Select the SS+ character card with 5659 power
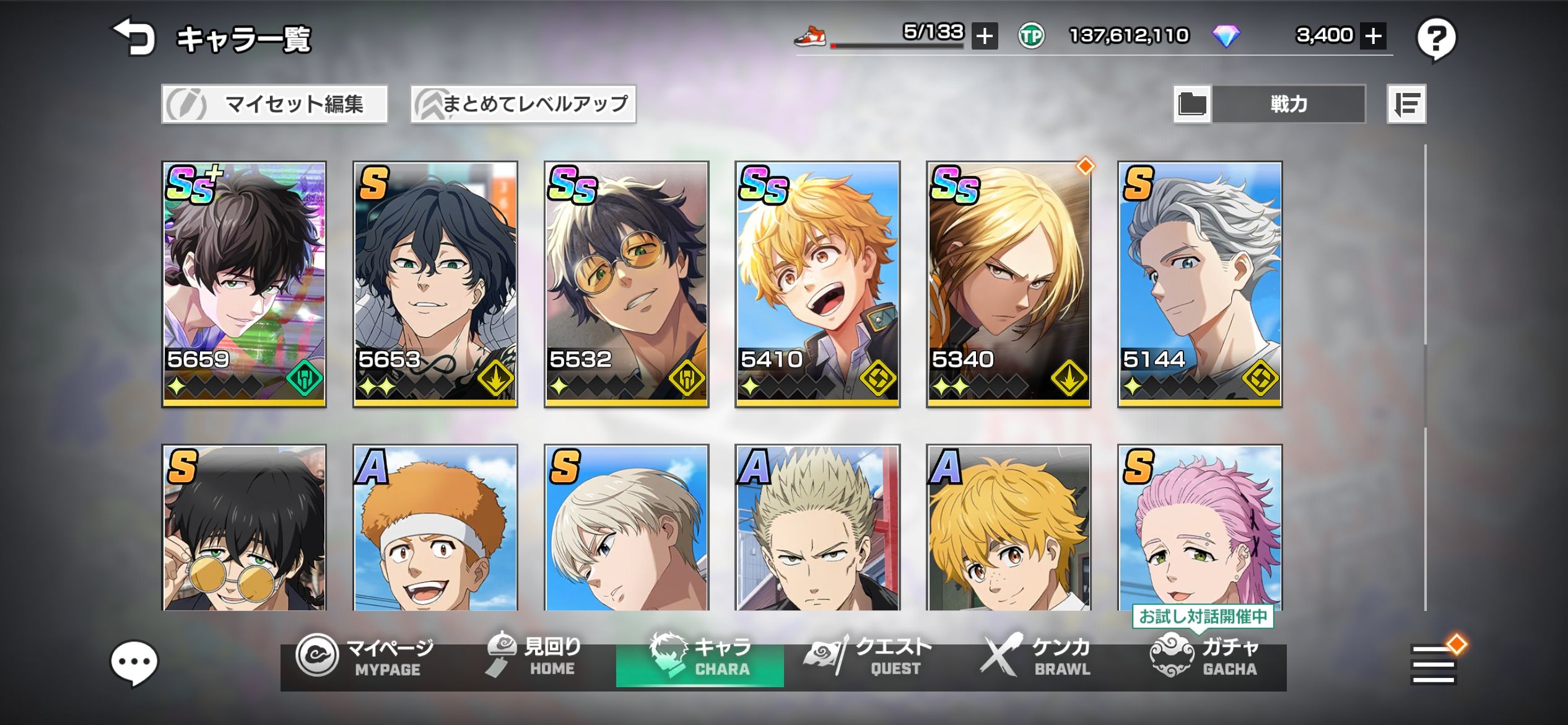The image size is (1568, 725). click(244, 284)
